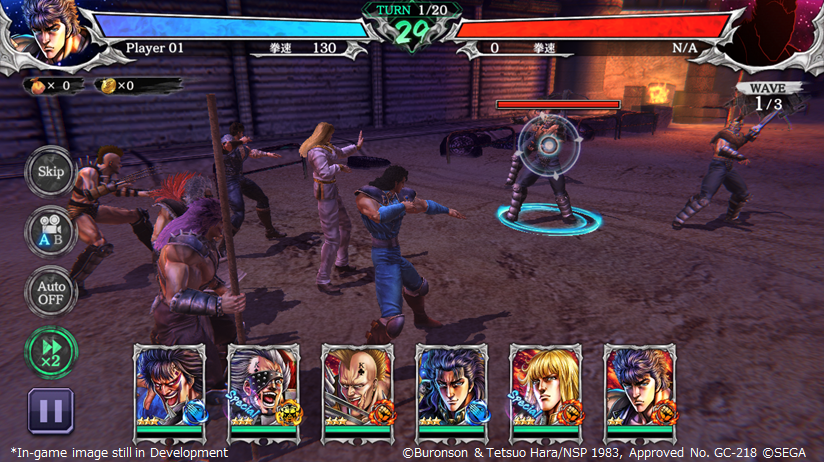
Task: Pick the mohawk fighter with playing-card tattoo
Action: [x=357, y=390]
